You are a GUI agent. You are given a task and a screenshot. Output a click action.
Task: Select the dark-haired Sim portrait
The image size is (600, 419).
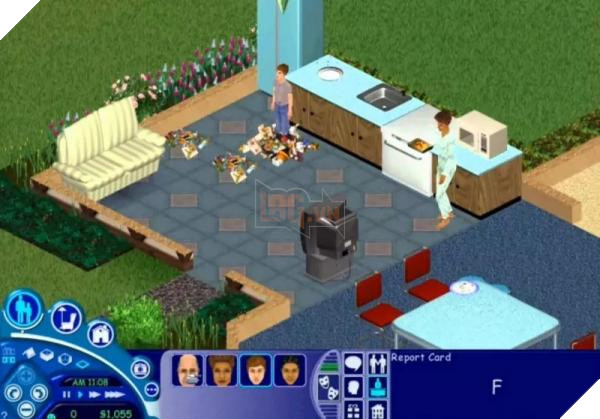(x=289, y=371)
